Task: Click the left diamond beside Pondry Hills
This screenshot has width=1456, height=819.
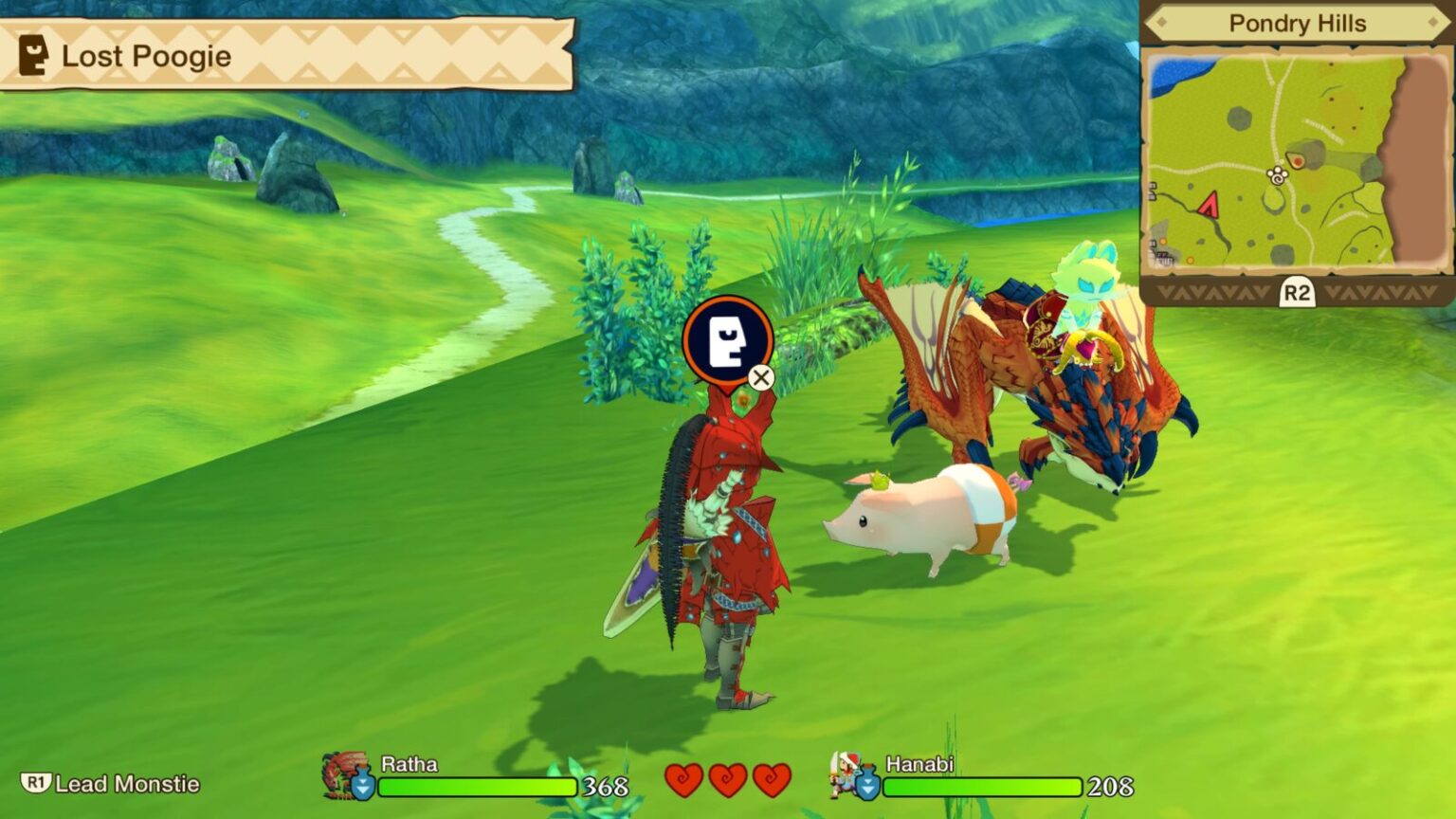Action: pyautogui.click(x=1163, y=24)
